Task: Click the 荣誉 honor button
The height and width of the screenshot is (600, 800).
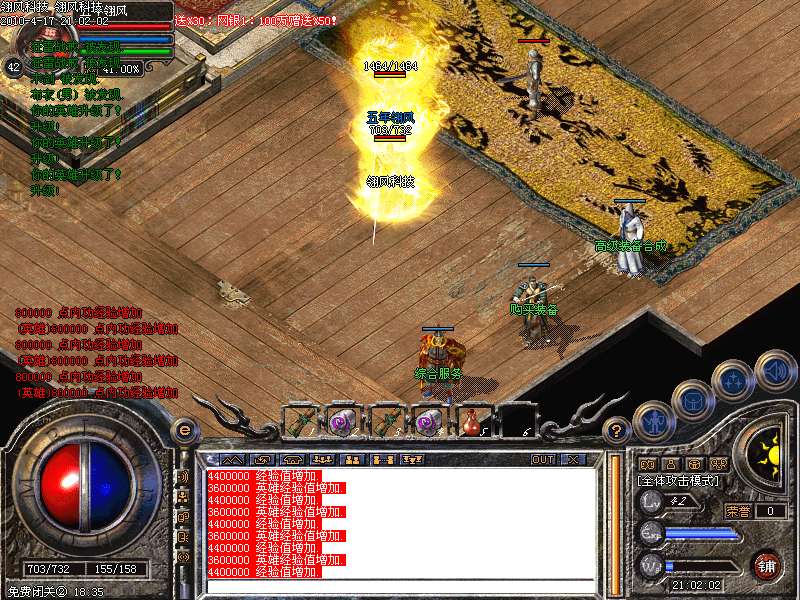Action: click(738, 511)
